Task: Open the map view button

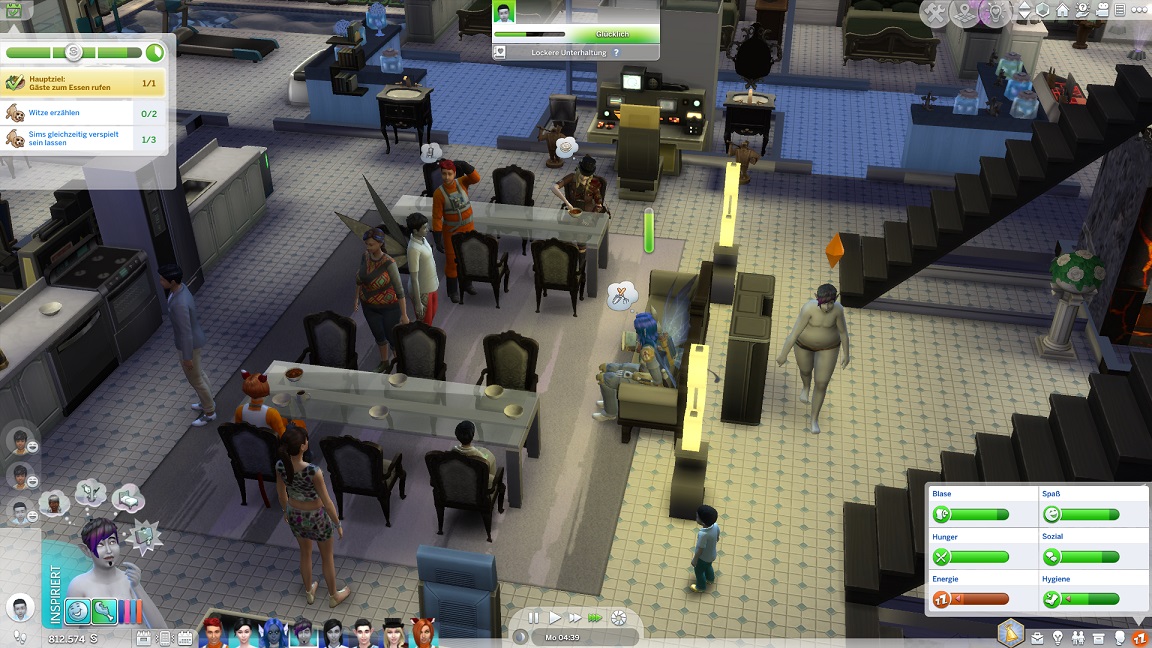Action: click(966, 13)
